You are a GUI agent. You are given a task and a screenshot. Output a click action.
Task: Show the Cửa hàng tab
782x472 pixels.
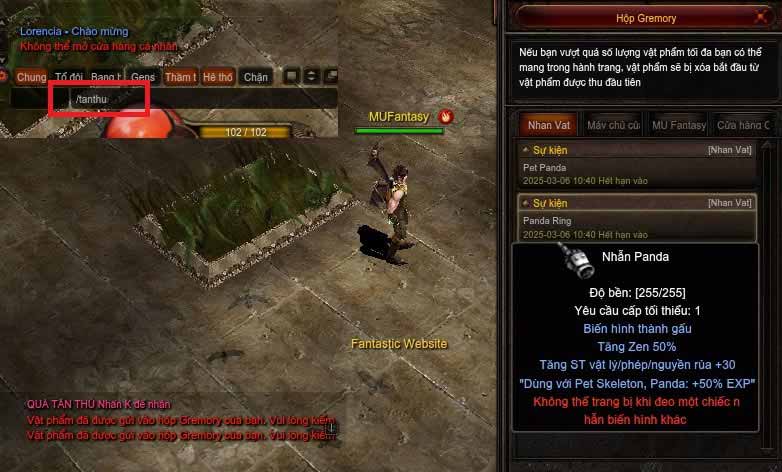742,125
